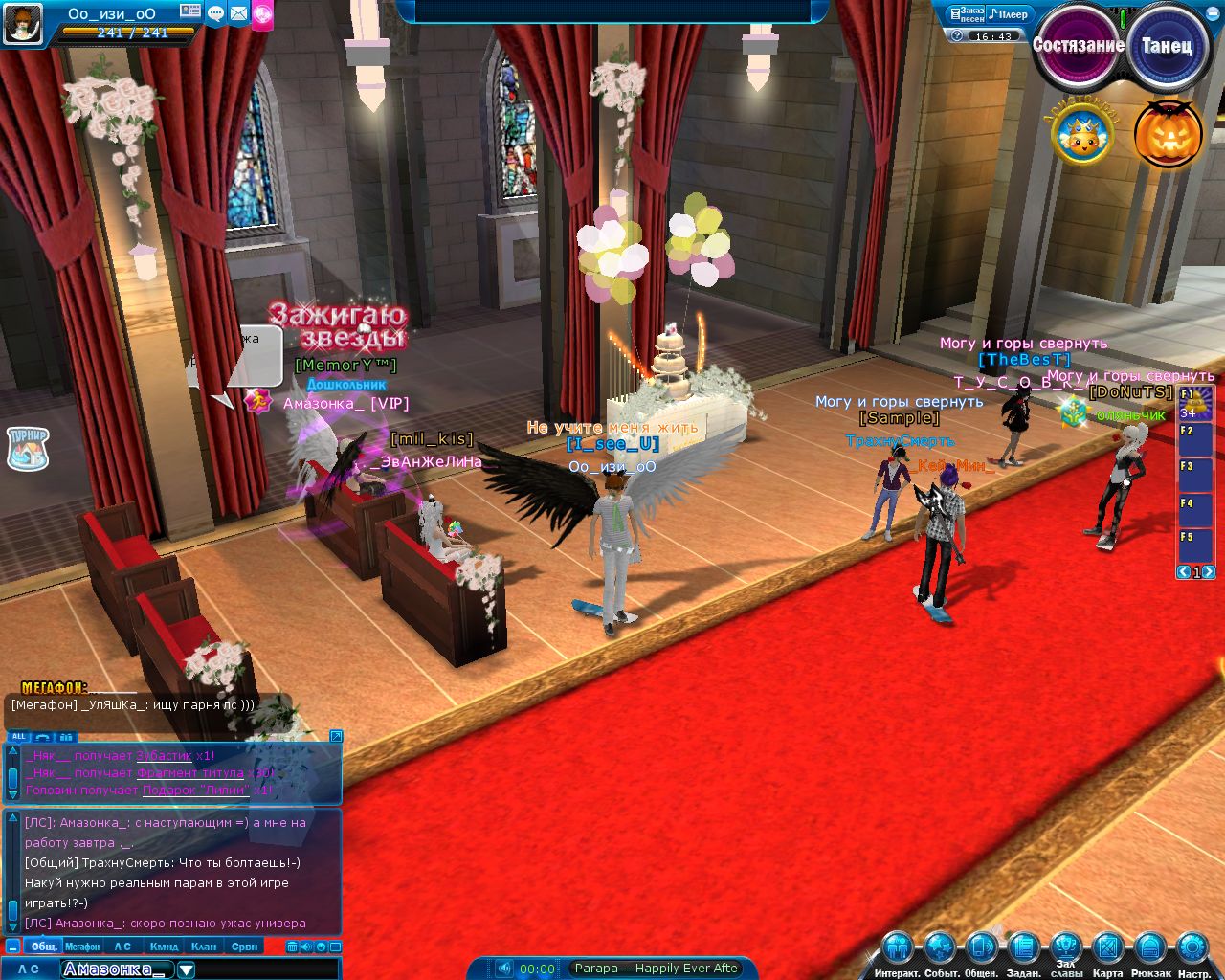Open the Танец dance mode

click(x=1166, y=46)
